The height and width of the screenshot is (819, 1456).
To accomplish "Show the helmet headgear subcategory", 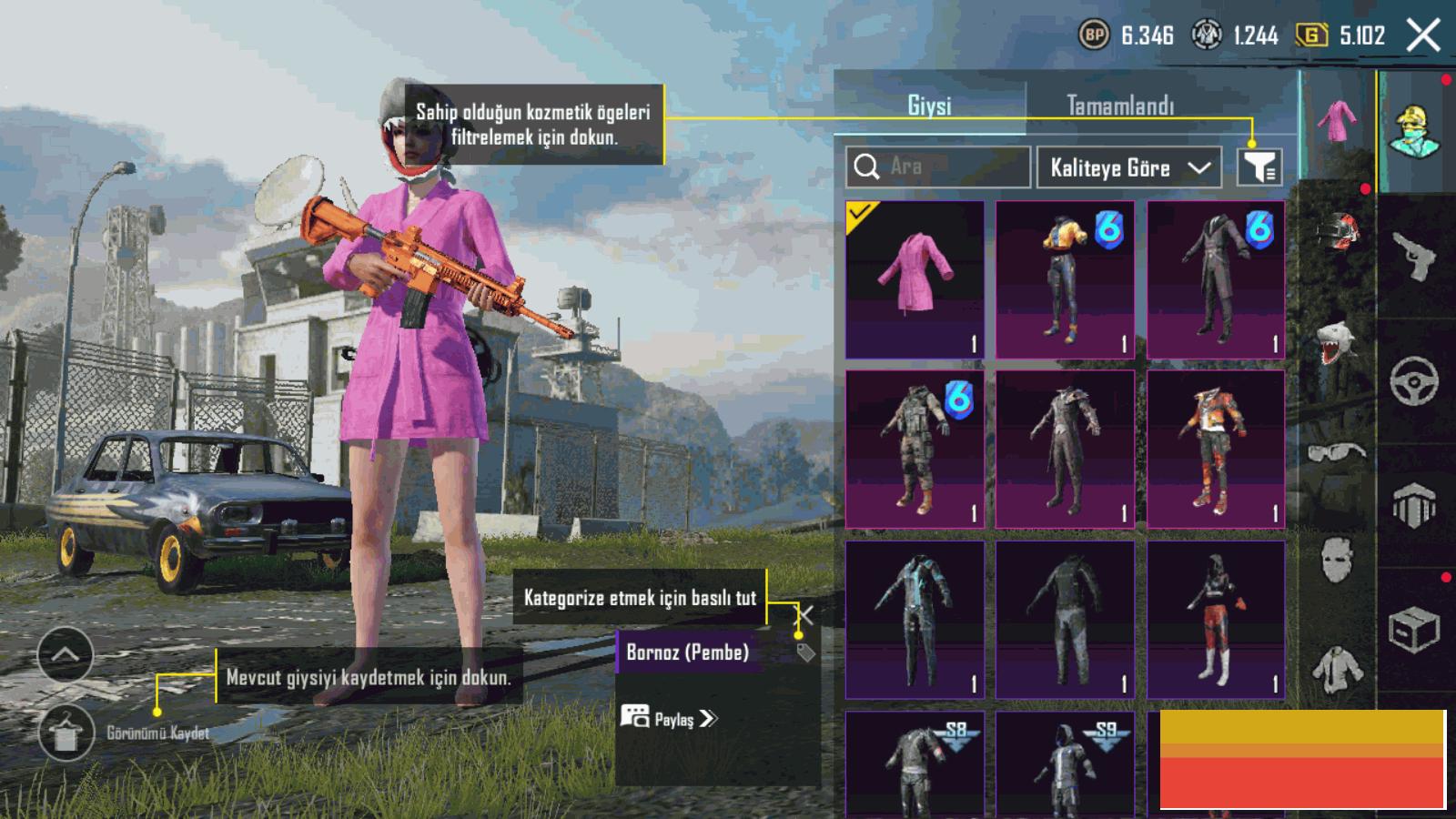I will [1338, 233].
